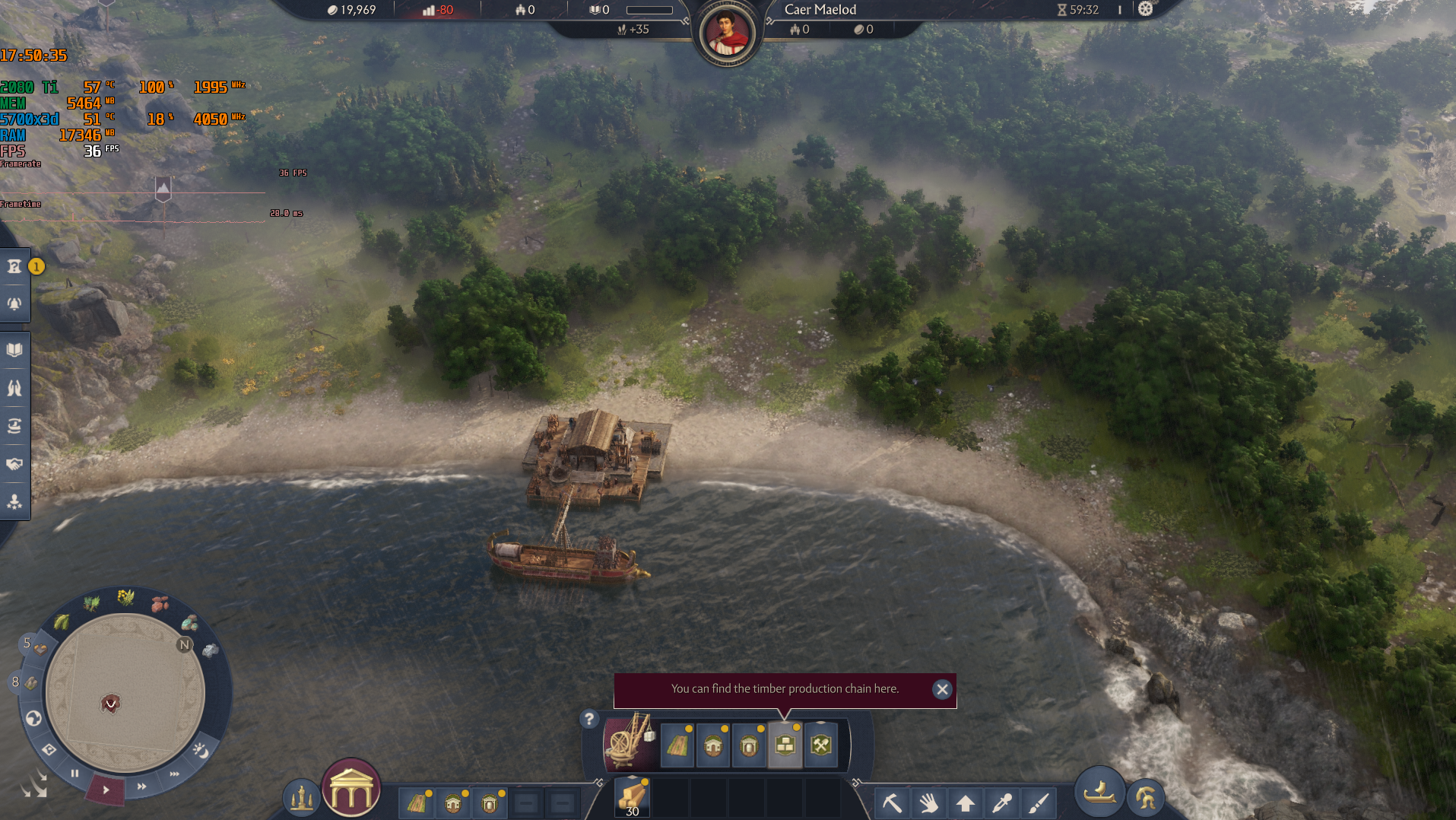The height and width of the screenshot is (820, 1456).
Task: Toggle the day and night cycle
Action: click(201, 752)
